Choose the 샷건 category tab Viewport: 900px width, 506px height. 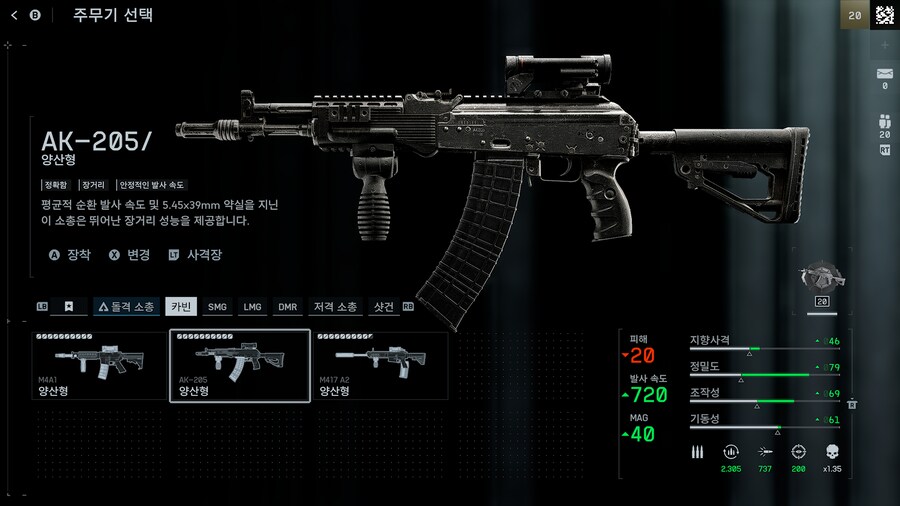[x=383, y=307]
